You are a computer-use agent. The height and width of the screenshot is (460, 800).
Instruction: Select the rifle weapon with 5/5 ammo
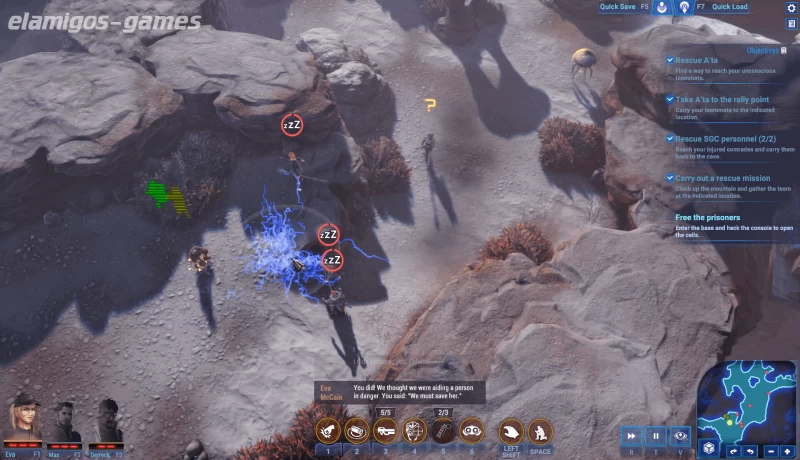click(385, 431)
